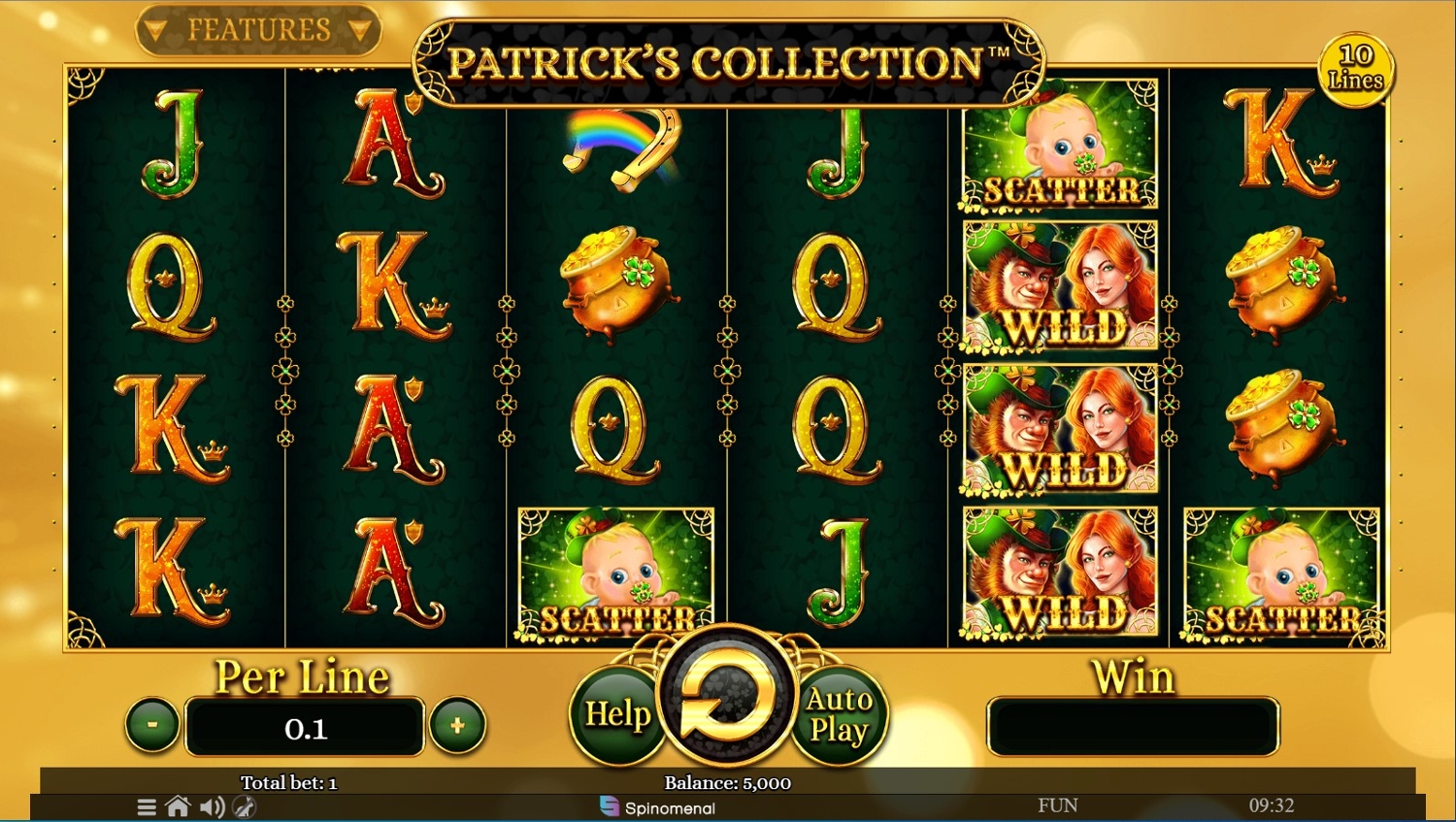The image size is (1456, 822).
Task: Decrease the Per Line bet with minus
Action: tap(152, 725)
